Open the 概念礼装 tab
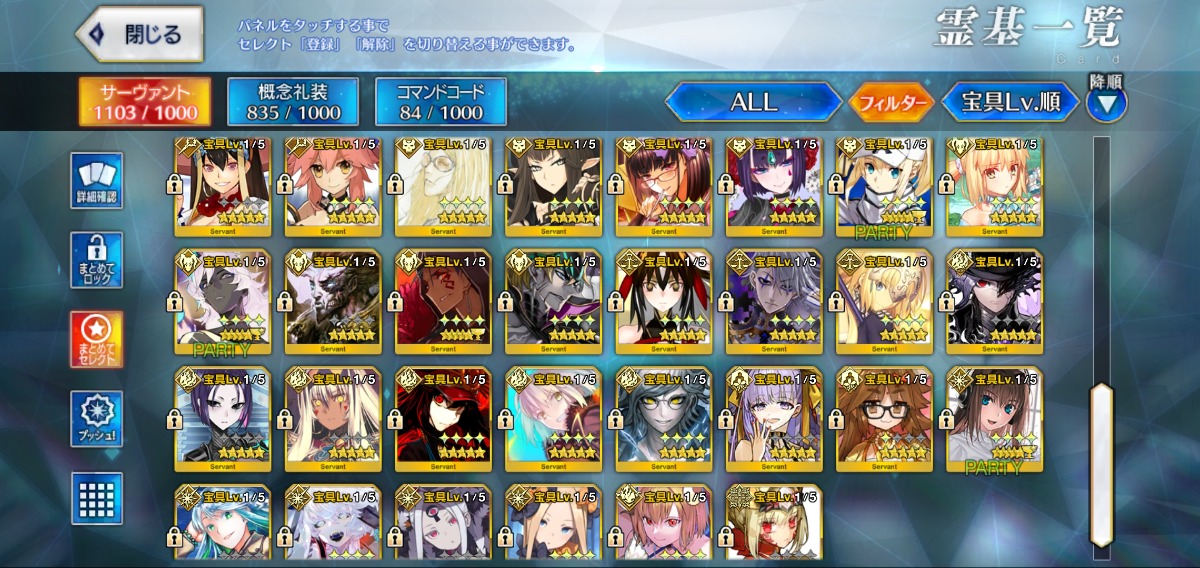This screenshot has height=568, width=1200. (x=292, y=102)
